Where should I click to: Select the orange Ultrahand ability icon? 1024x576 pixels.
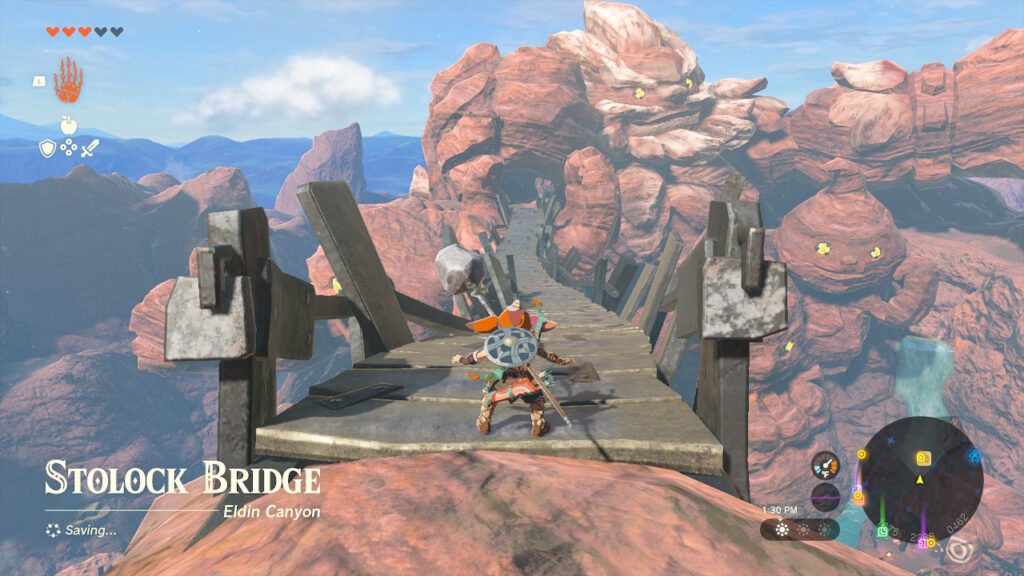(x=68, y=80)
